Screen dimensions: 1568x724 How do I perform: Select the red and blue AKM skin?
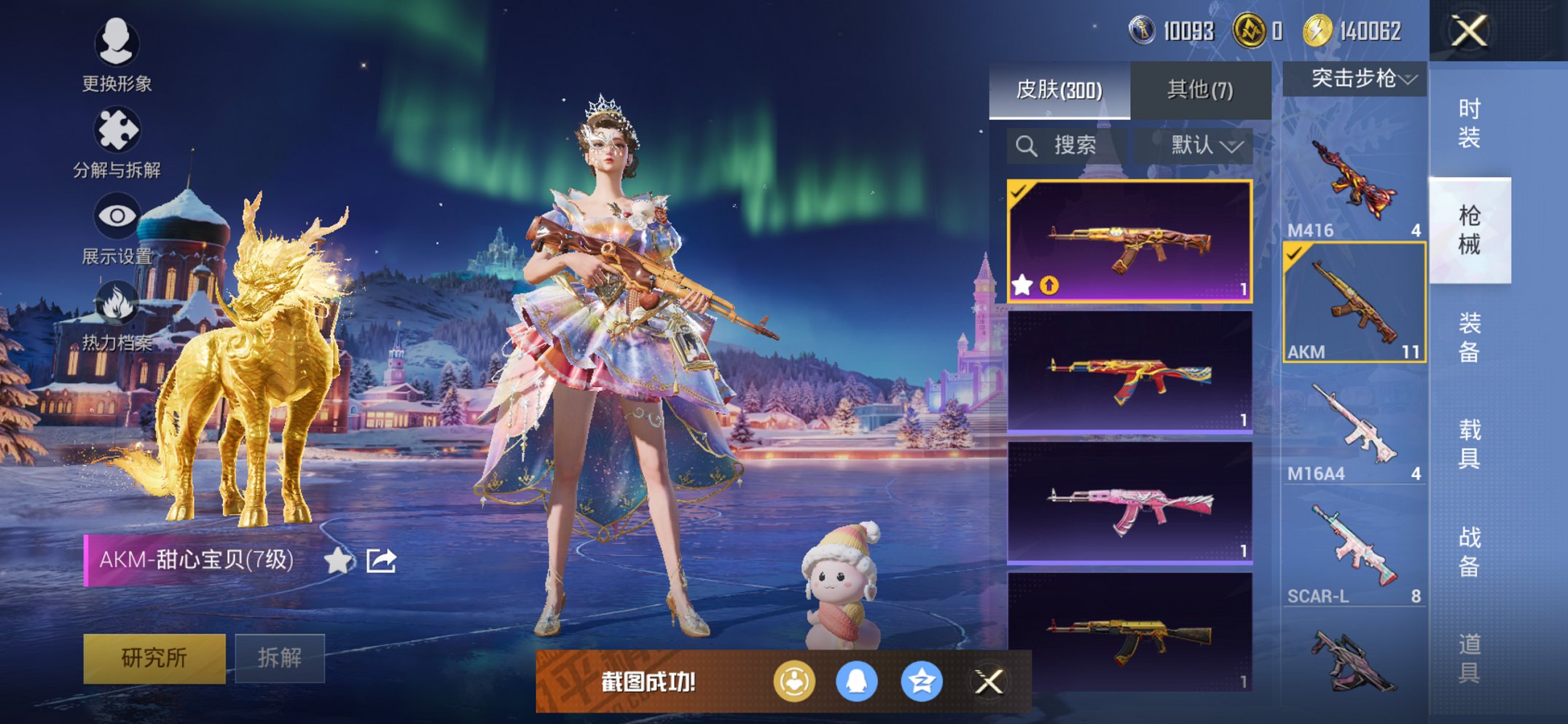tap(1129, 373)
